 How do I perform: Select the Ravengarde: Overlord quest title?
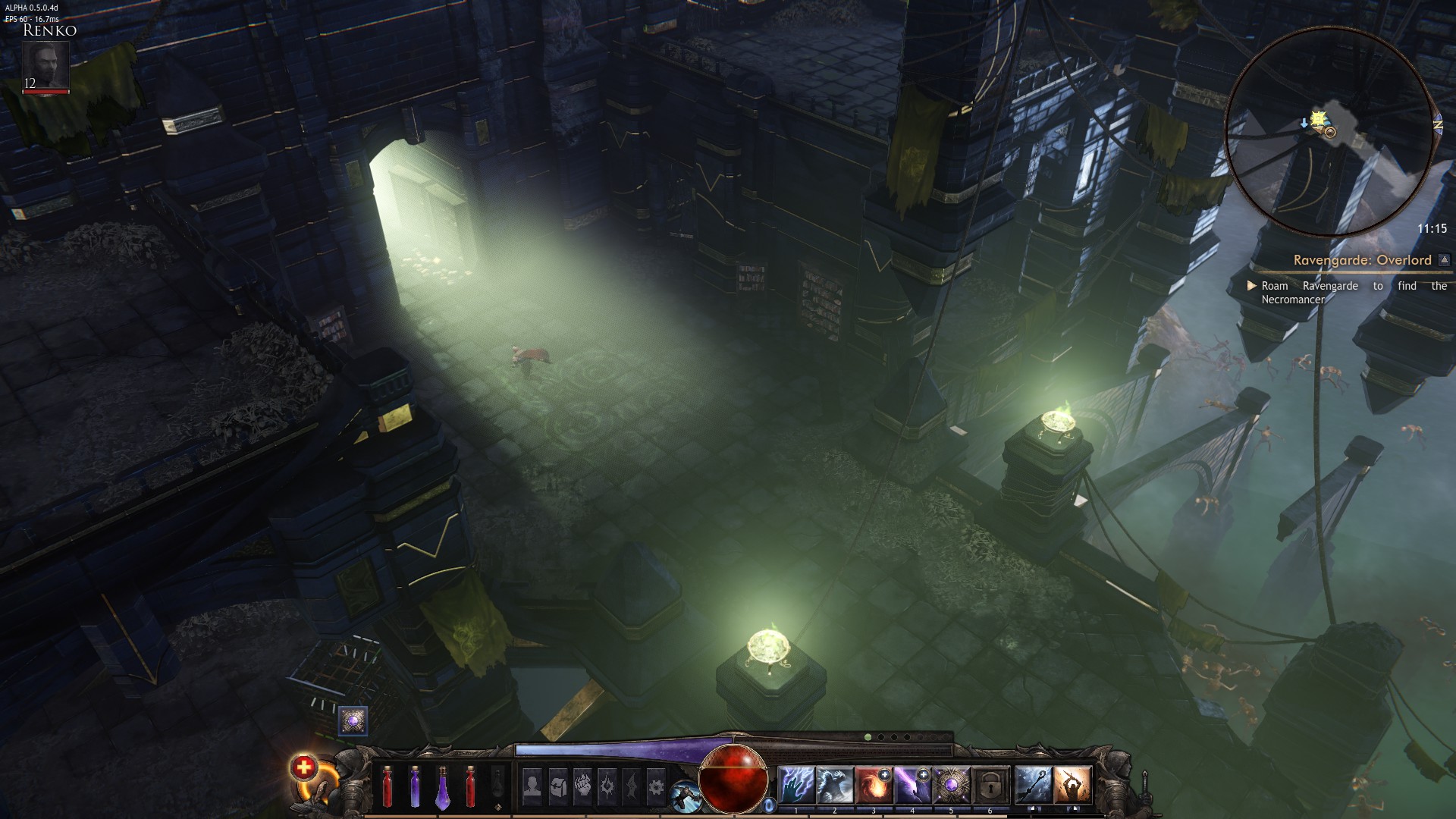(x=1362, y=260)
